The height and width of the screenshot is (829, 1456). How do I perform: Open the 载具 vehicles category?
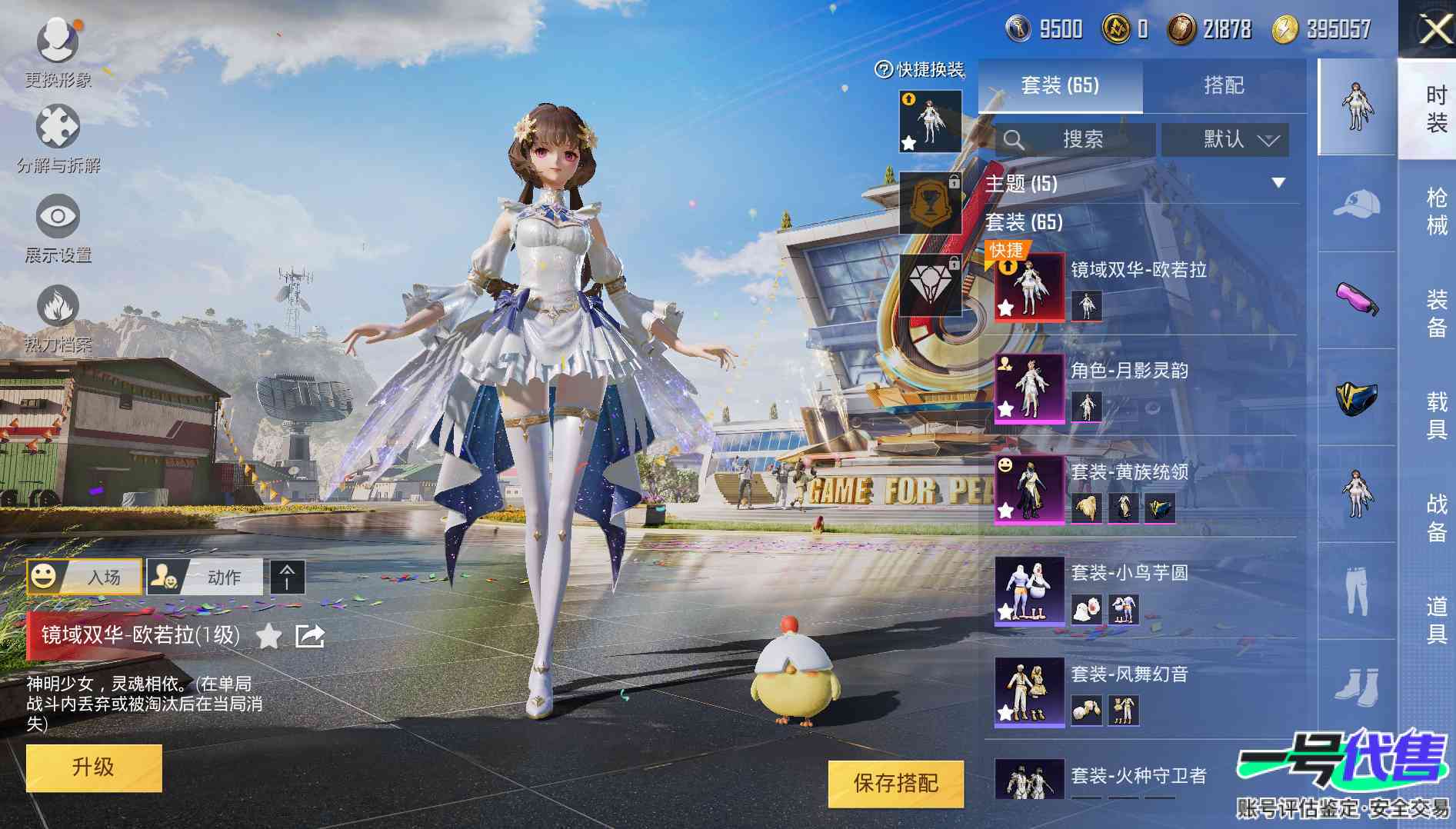1436,415
